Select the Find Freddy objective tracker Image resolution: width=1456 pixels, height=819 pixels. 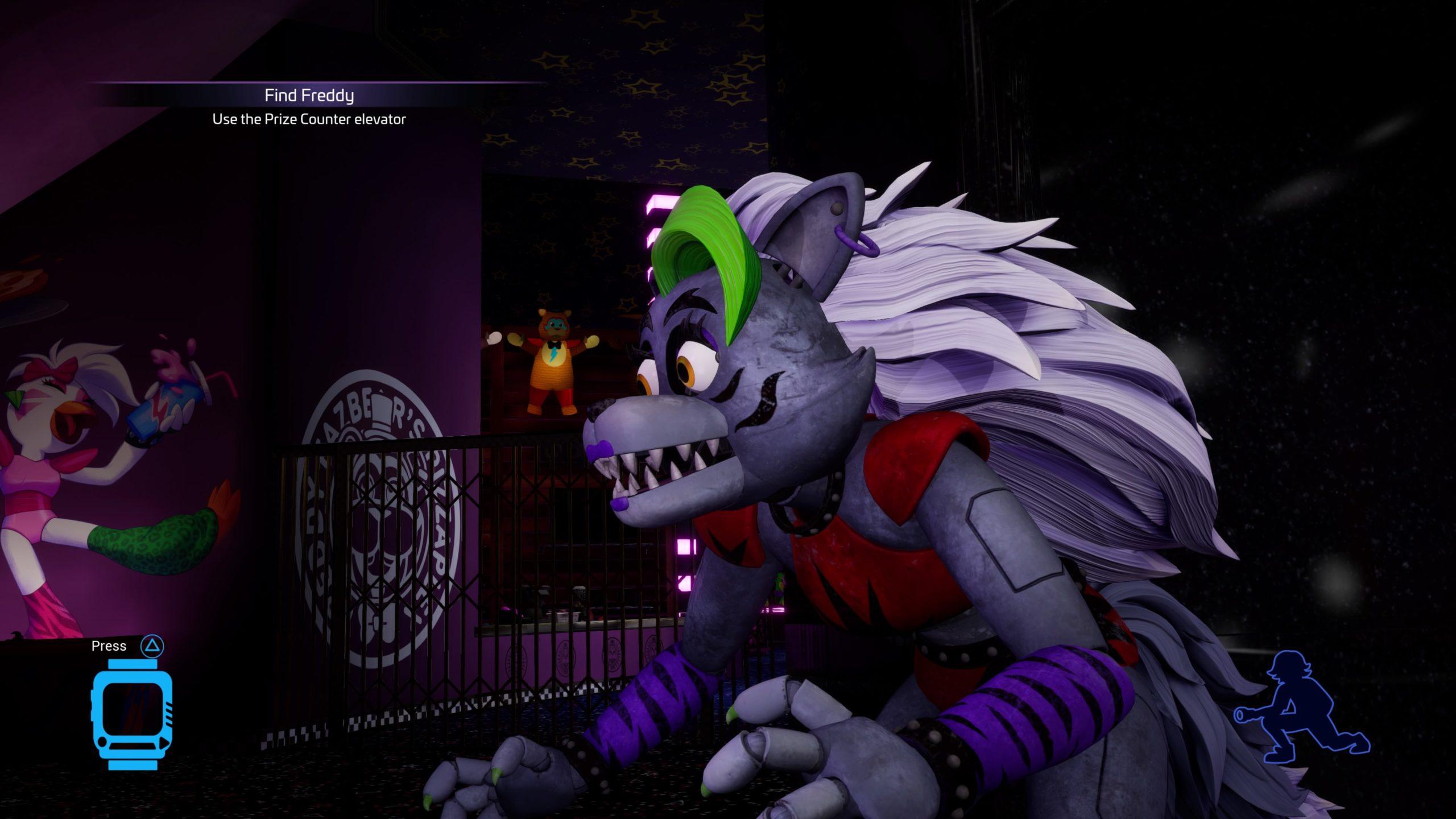[x=309, y=96]
